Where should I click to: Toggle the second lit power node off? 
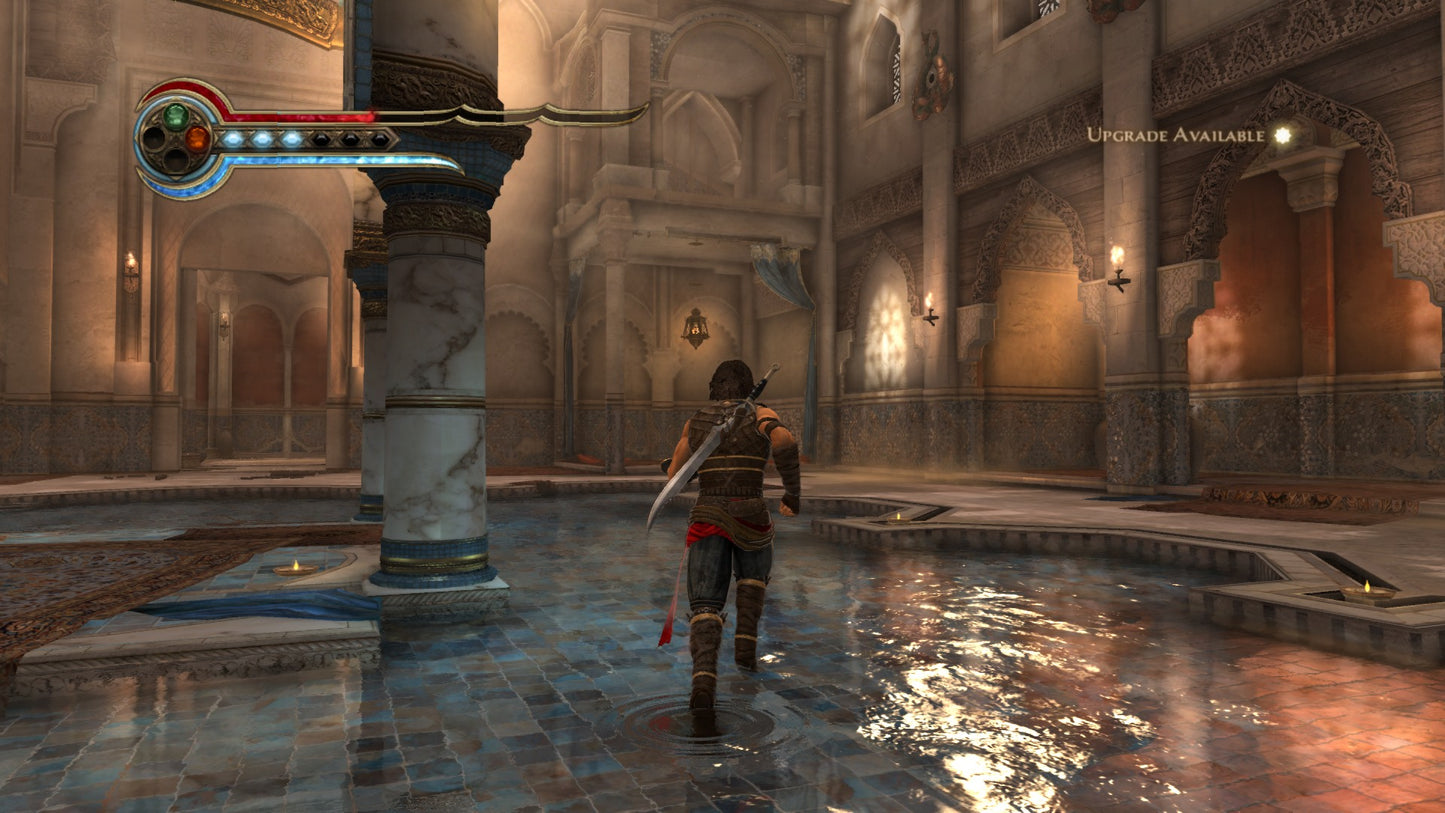point(263,138)
